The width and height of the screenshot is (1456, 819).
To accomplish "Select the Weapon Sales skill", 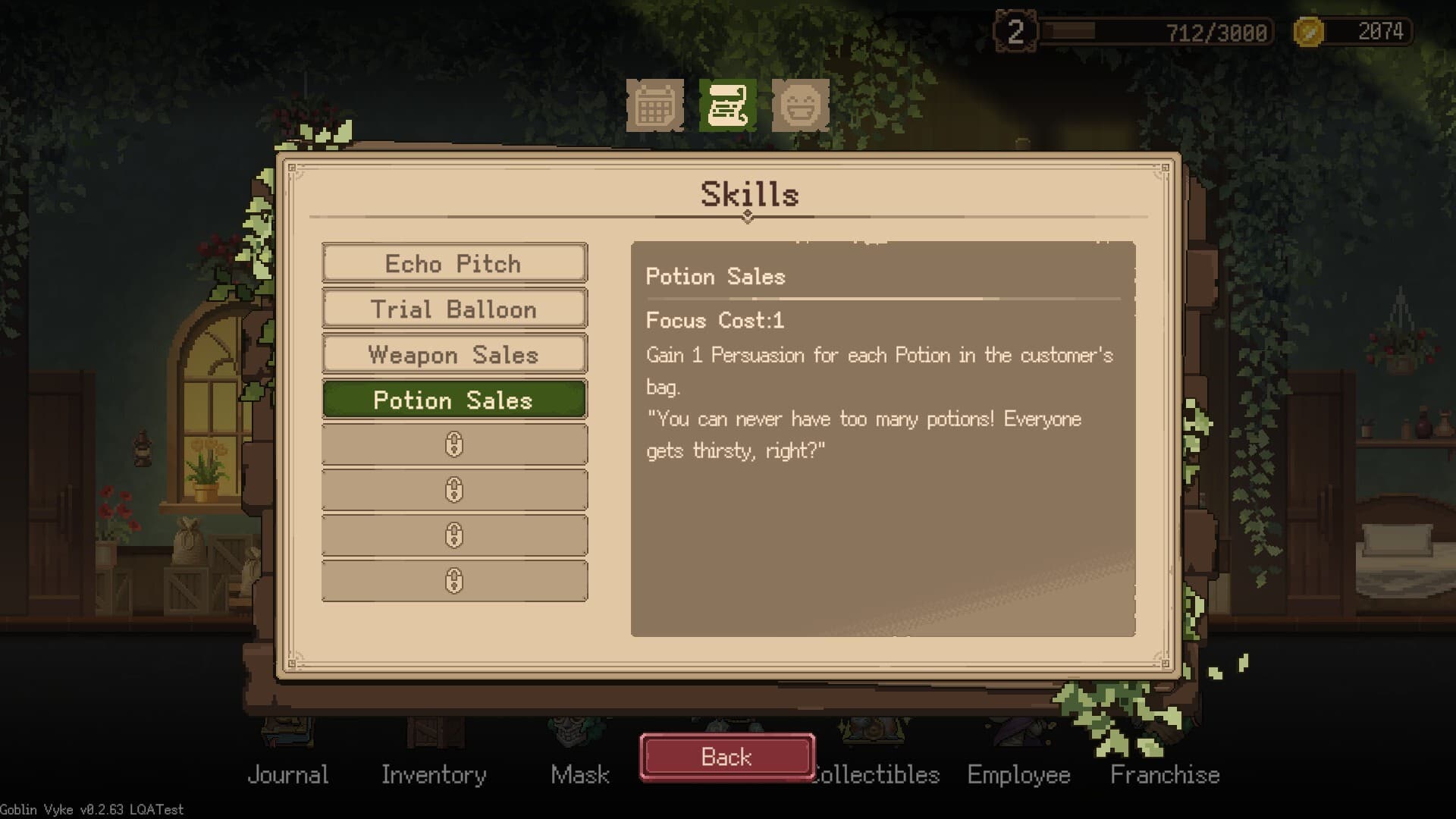I will 454,355.
